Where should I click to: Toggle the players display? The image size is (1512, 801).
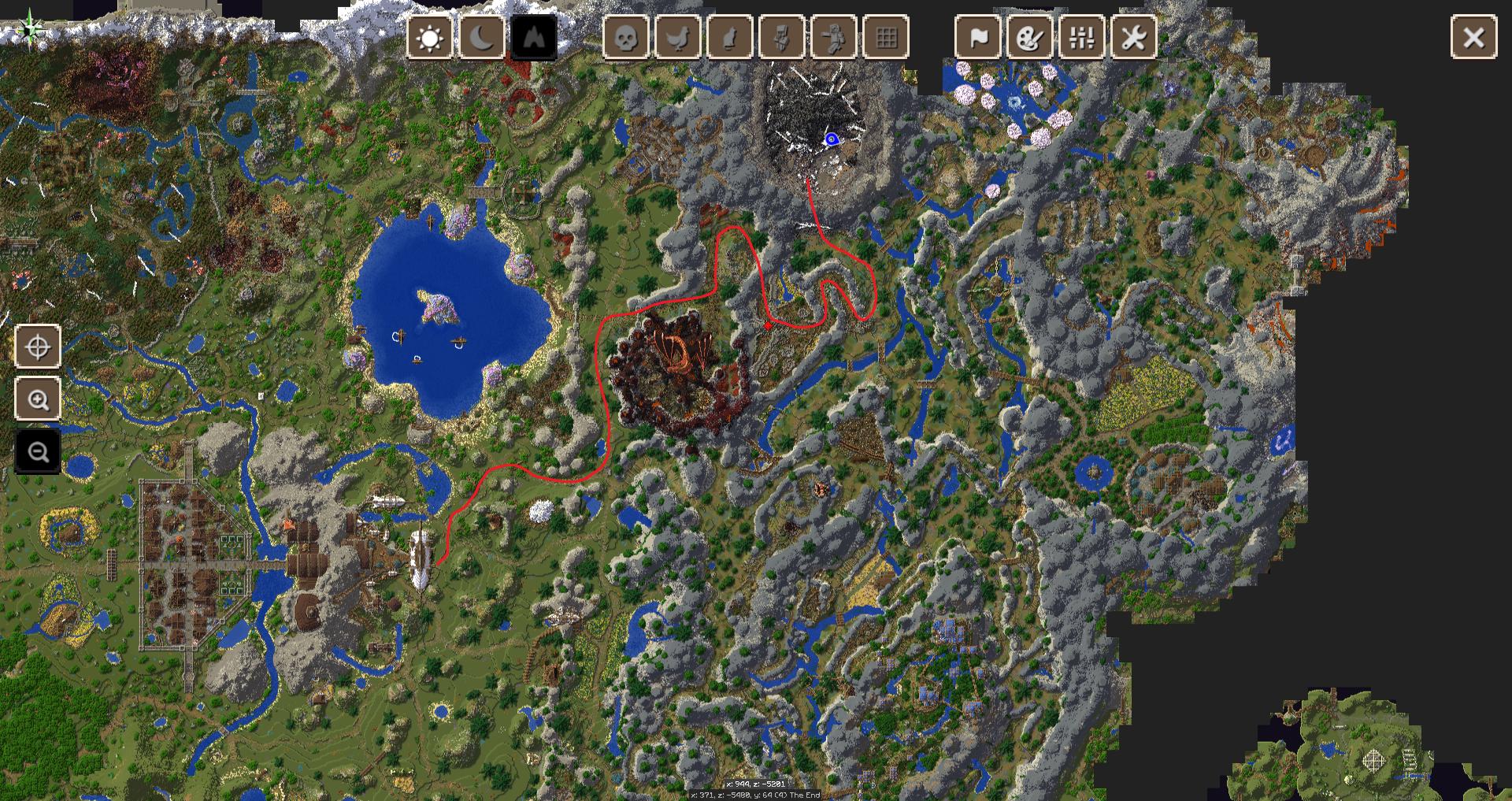click(x=834, y=37)
